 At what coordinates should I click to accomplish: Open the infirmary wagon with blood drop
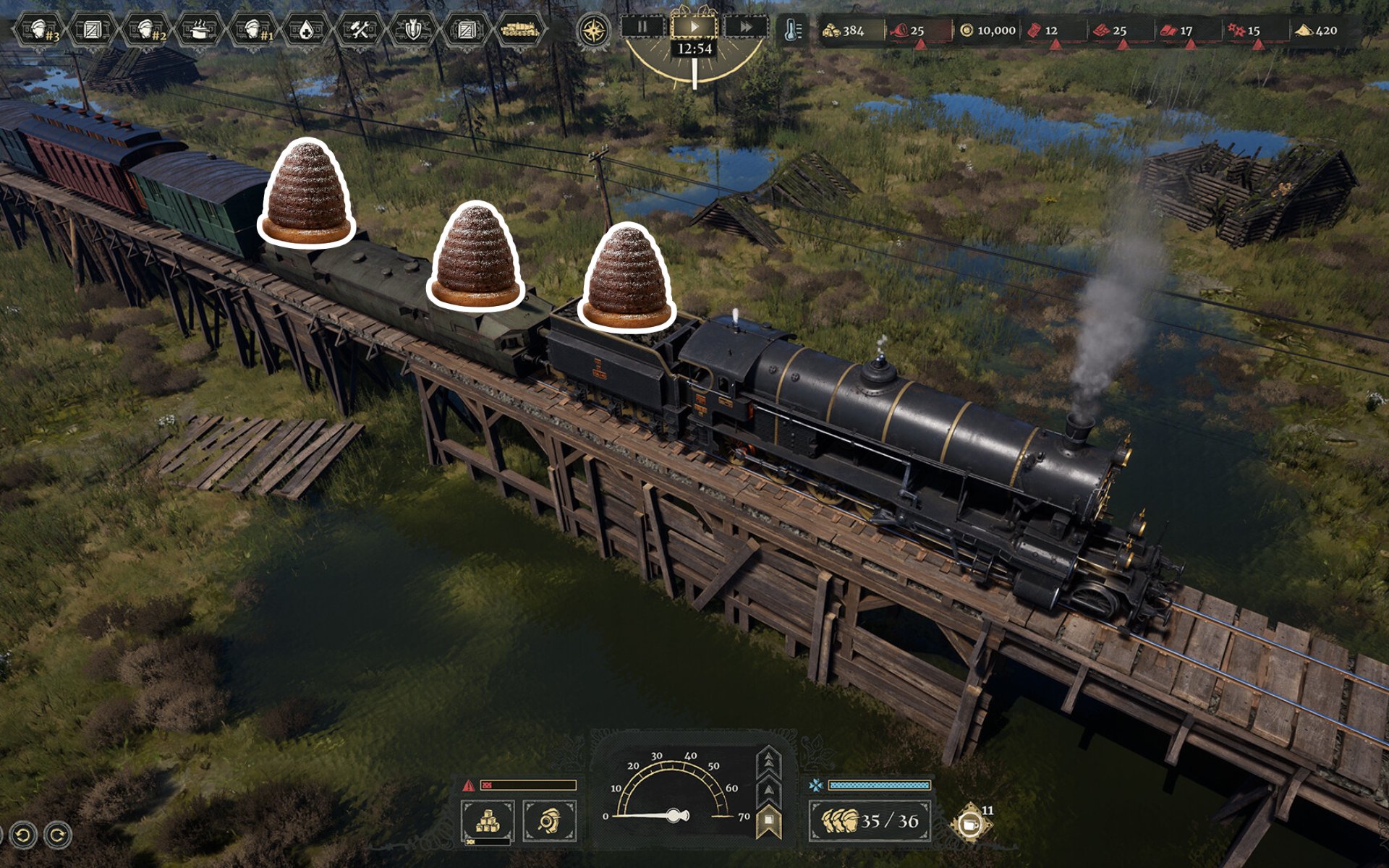pyautogui.click(x=306, y=30)
